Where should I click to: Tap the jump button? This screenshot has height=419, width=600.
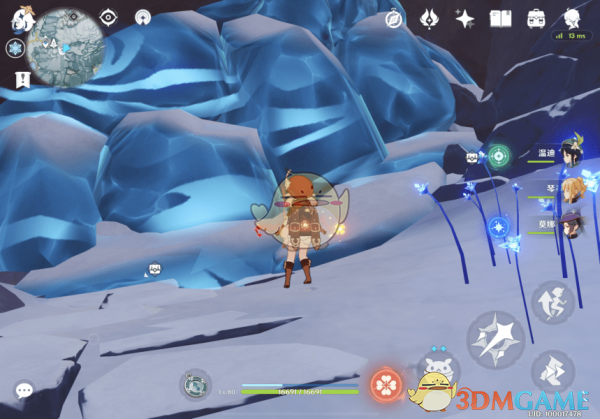pos(552,302)
